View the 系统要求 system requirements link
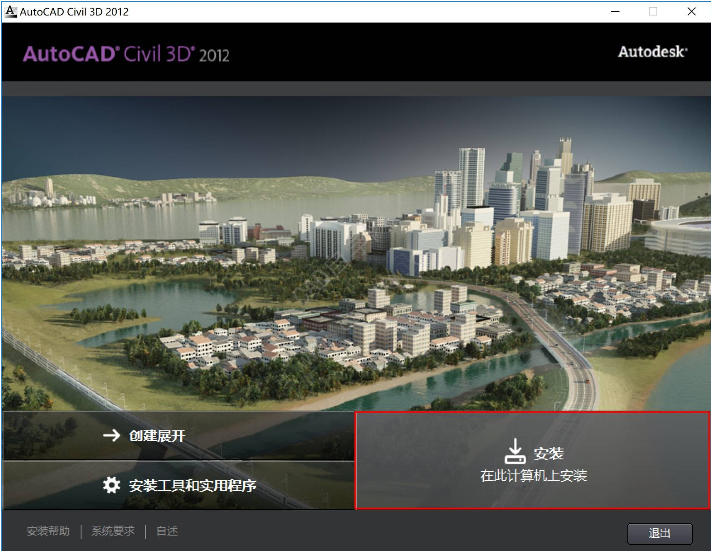This screenshot has width=711, height=551. click(113, 532)
